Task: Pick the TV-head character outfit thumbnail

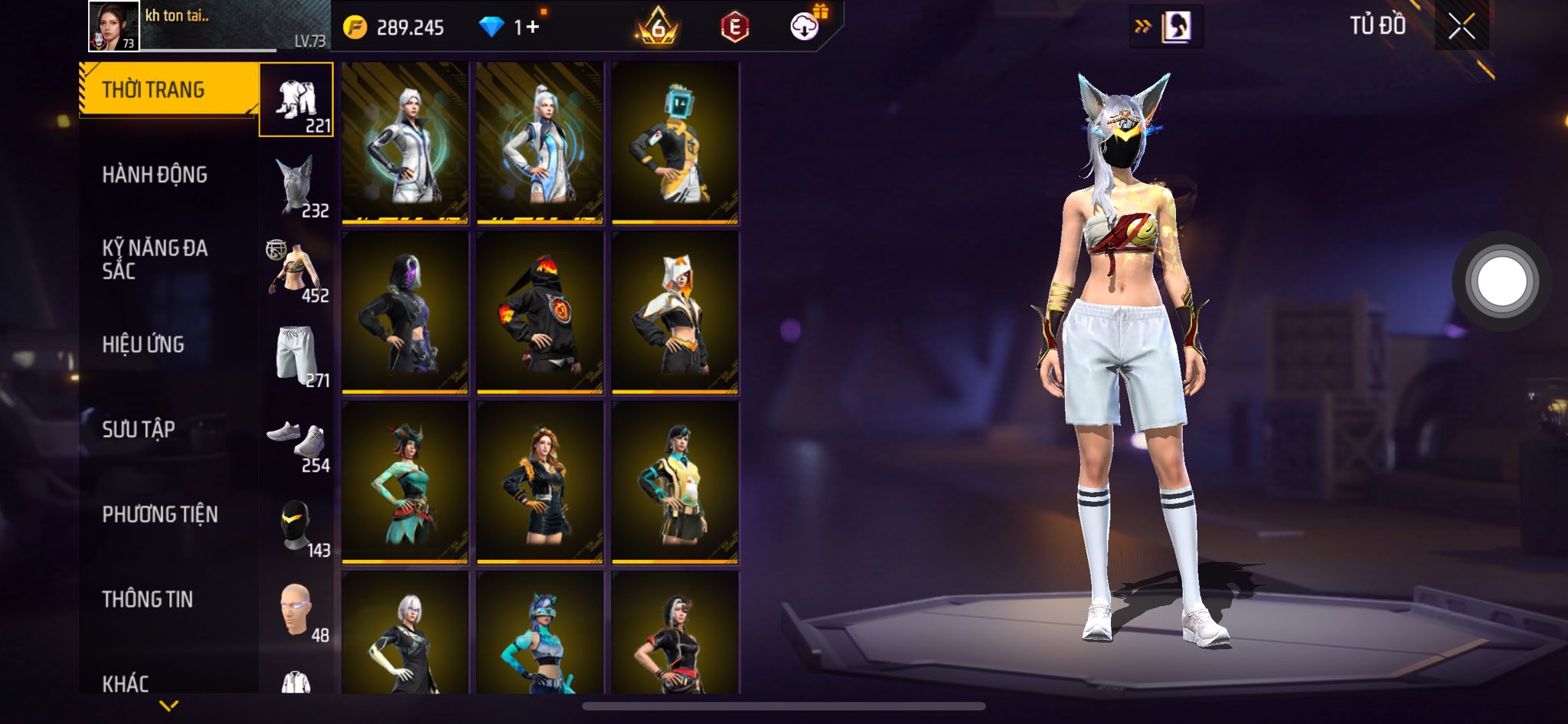Action: tap(675, 143)
